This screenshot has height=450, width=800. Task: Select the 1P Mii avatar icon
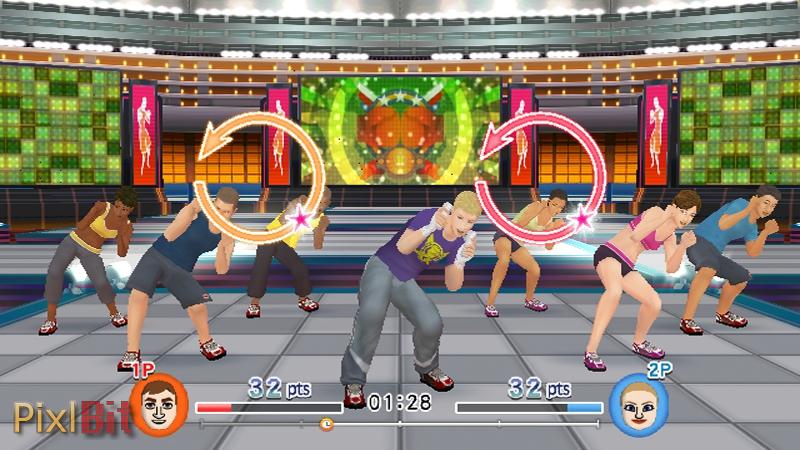(158, 404)
